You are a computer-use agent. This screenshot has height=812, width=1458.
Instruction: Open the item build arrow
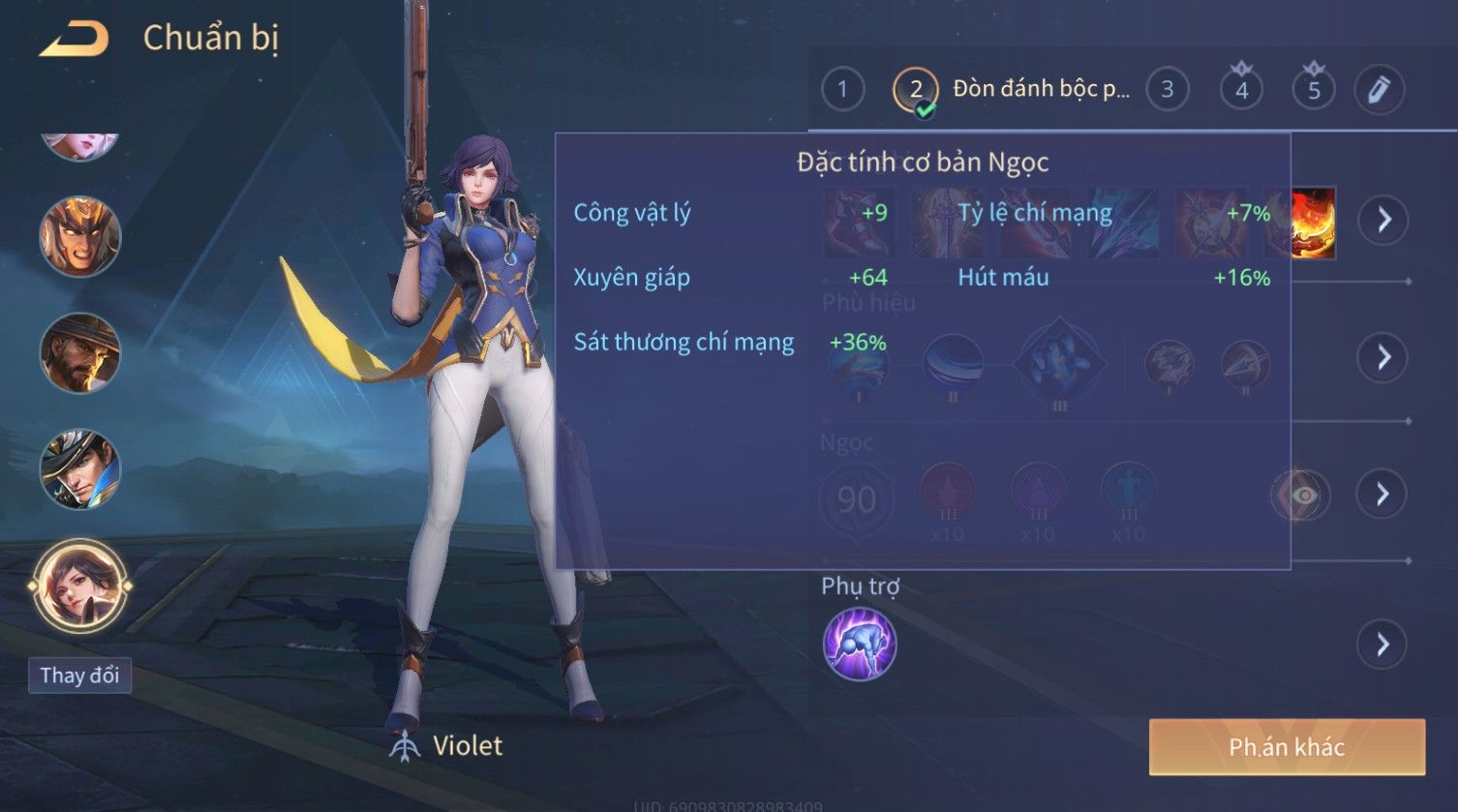pyautogui.click(x=1383, y=221)
